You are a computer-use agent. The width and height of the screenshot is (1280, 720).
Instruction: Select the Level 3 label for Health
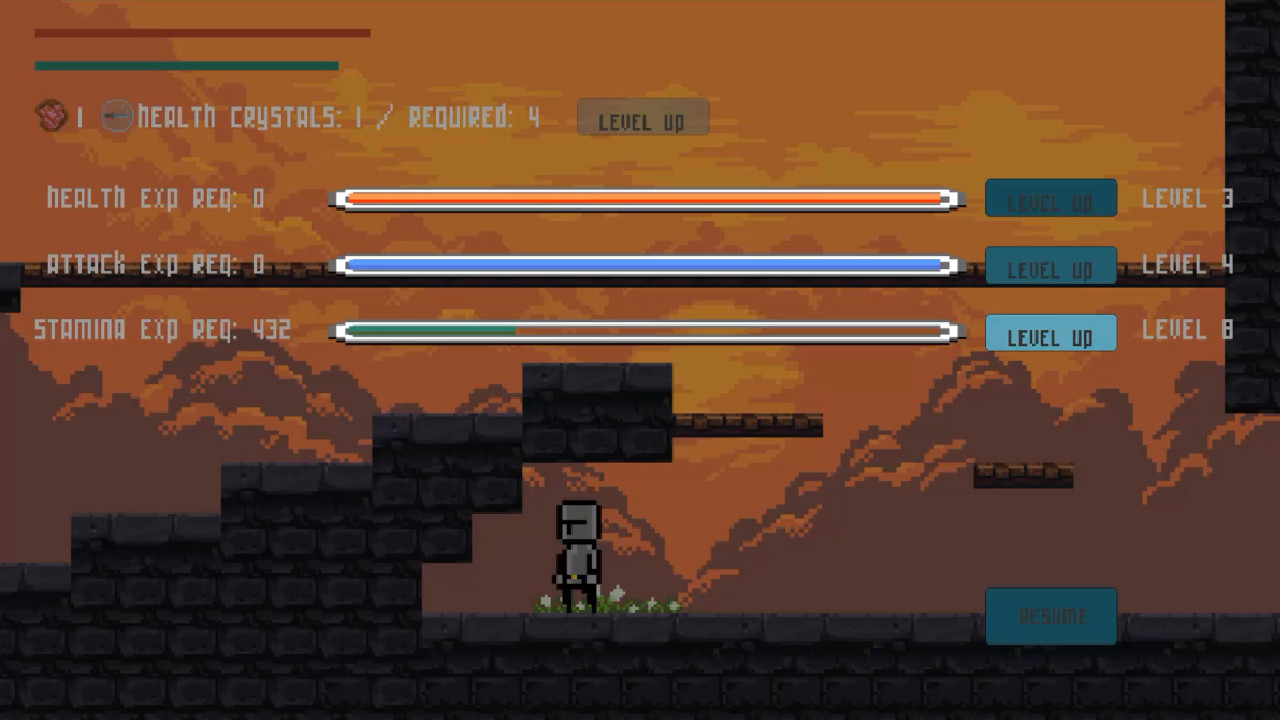coord(1186,198)
